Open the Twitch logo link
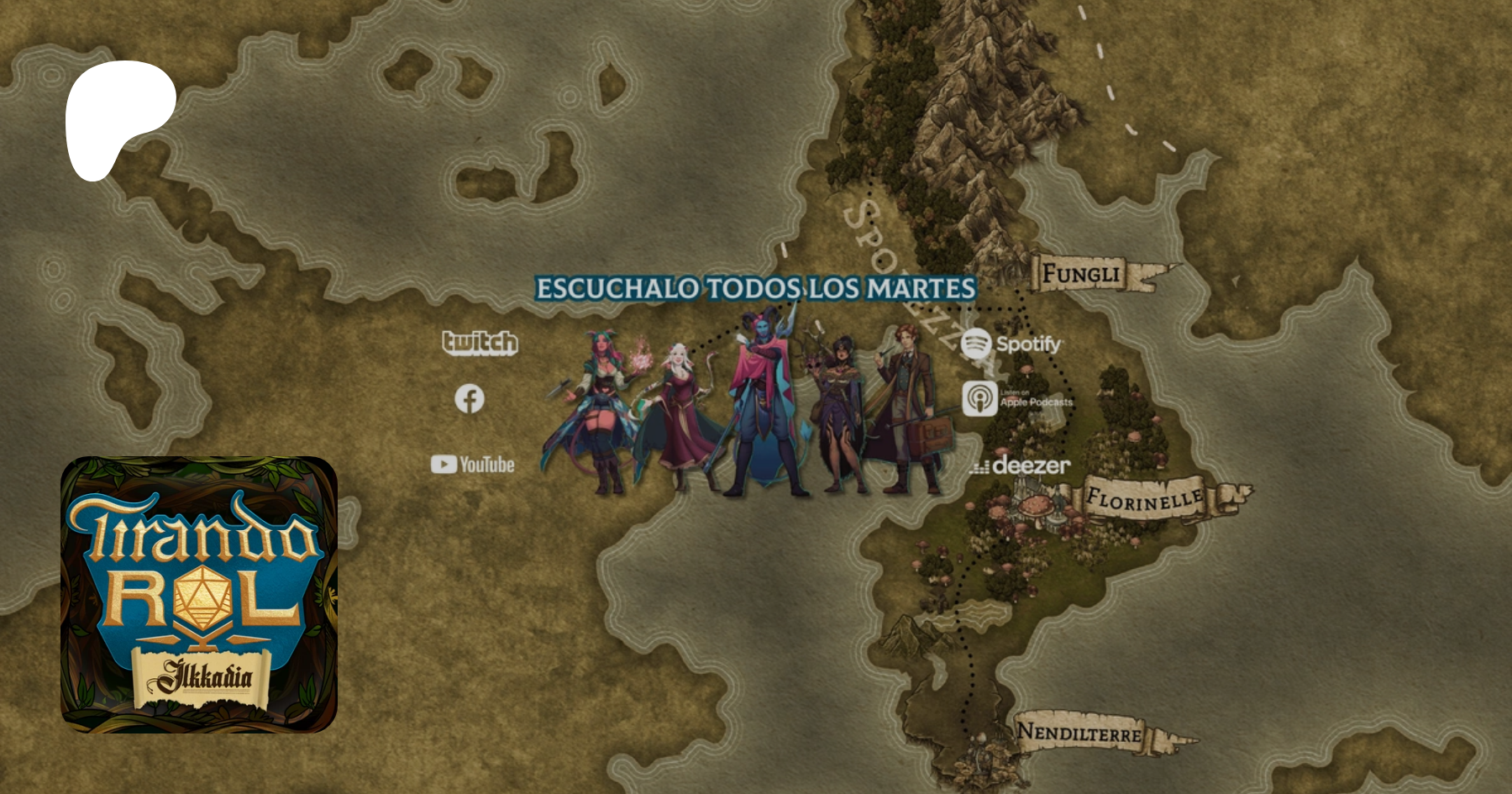The image size is (1512, 794). pos(480,342)
